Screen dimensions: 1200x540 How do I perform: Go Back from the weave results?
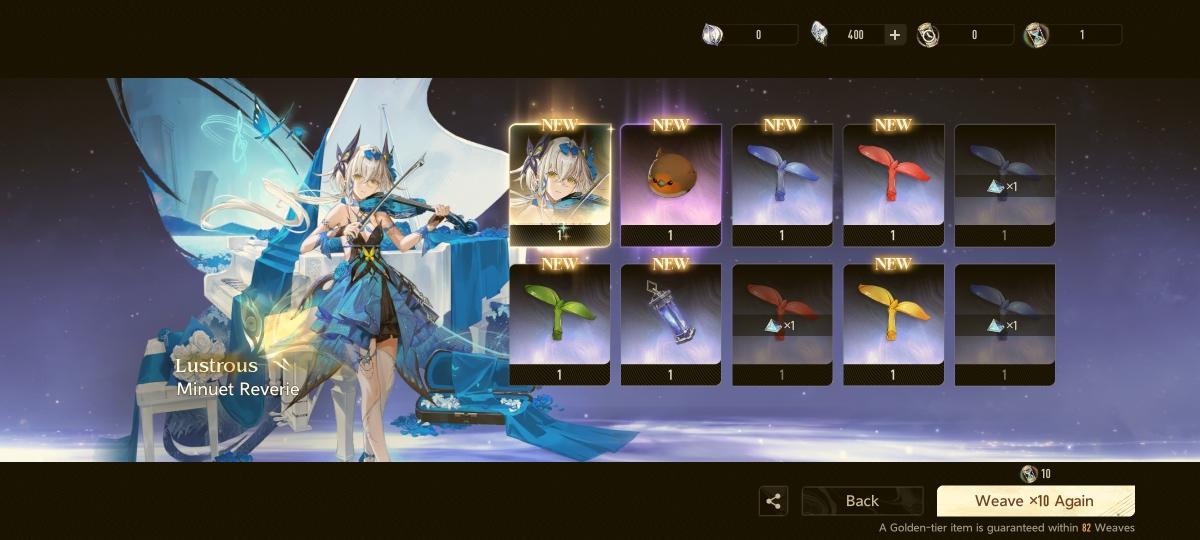click(x=862, y=501)
